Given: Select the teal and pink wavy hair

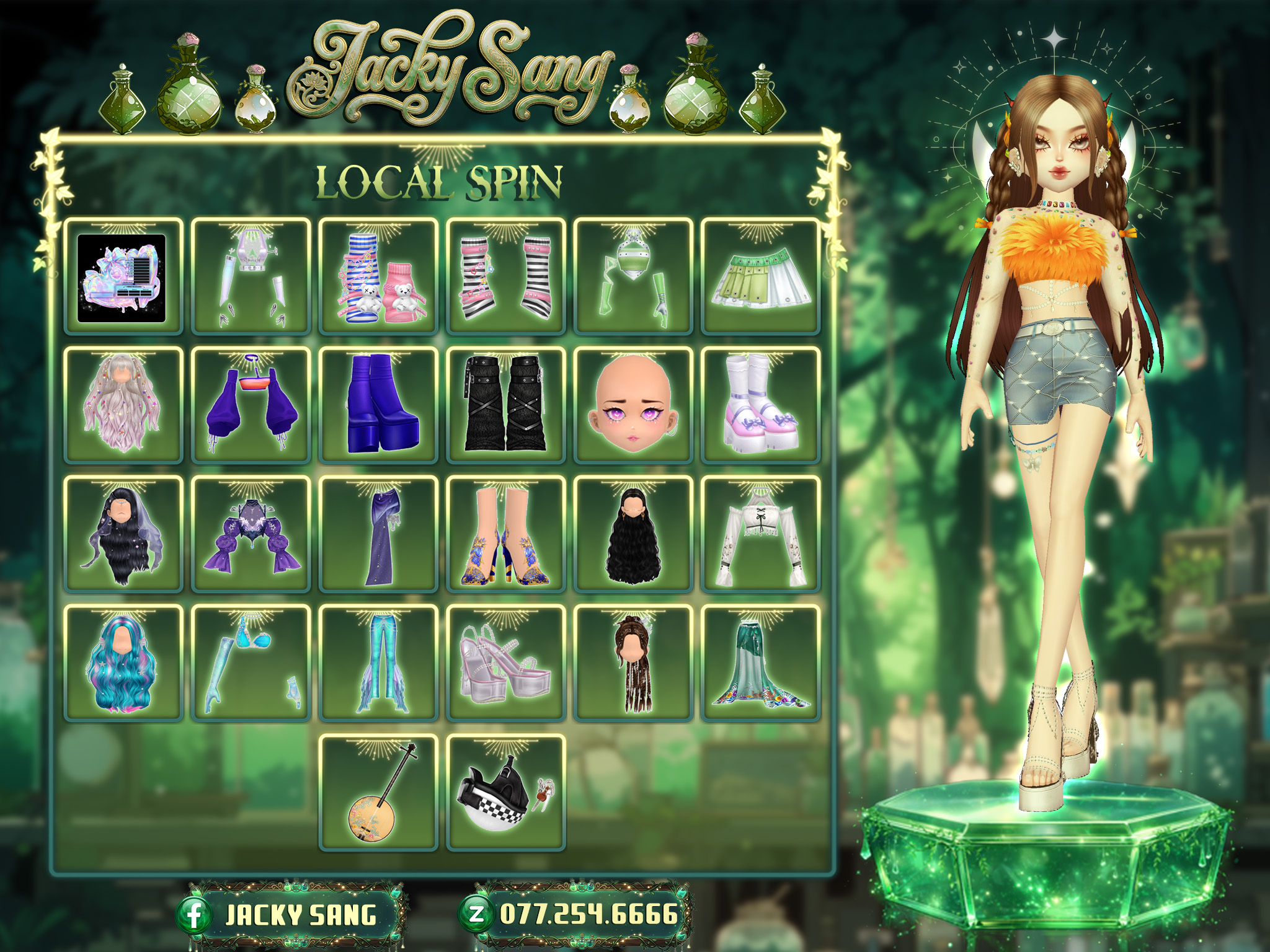Looking at the screenshot, I should (123, 663).
